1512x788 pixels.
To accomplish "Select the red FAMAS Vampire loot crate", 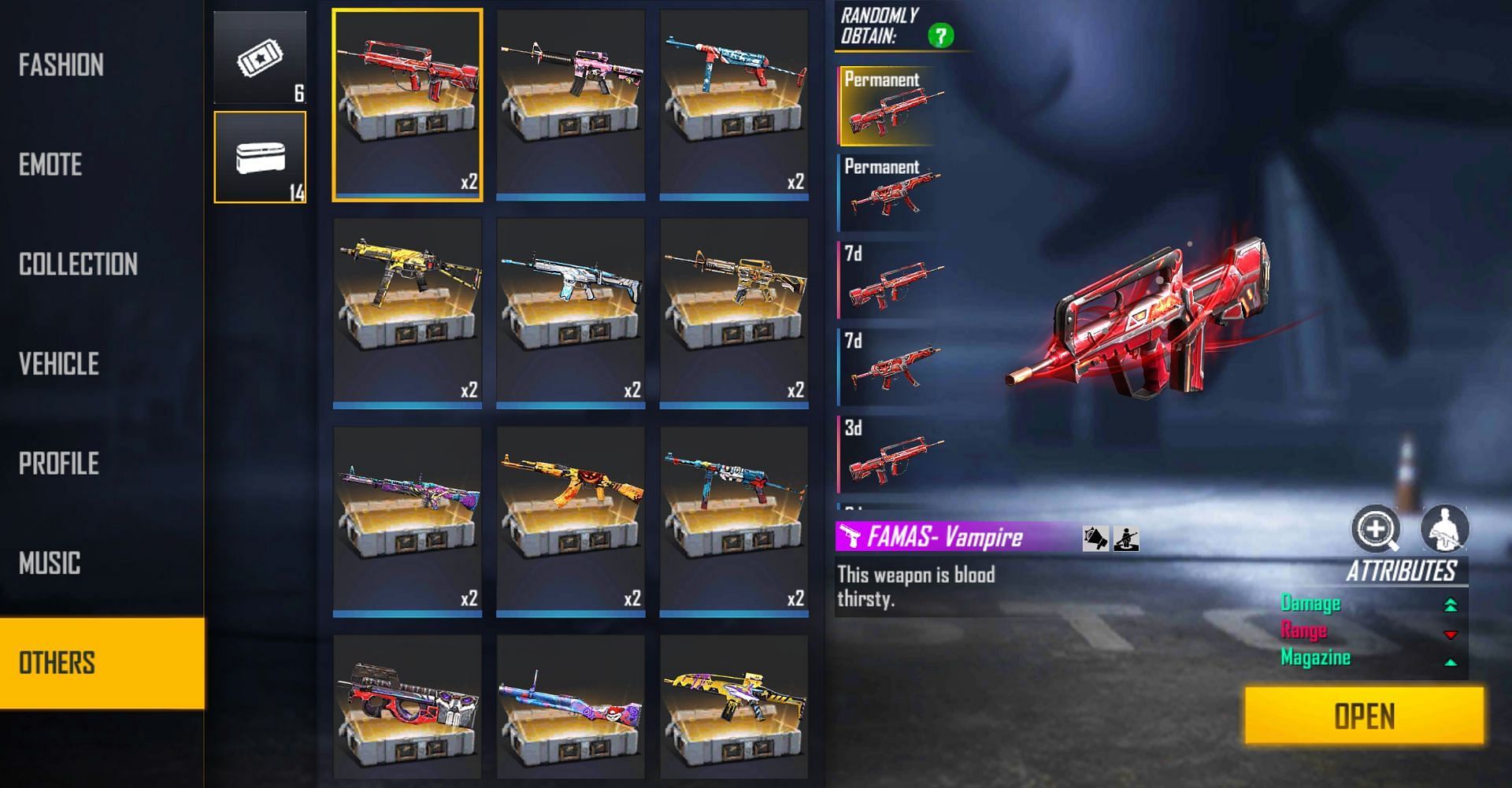I will click(x=407, y=105).
